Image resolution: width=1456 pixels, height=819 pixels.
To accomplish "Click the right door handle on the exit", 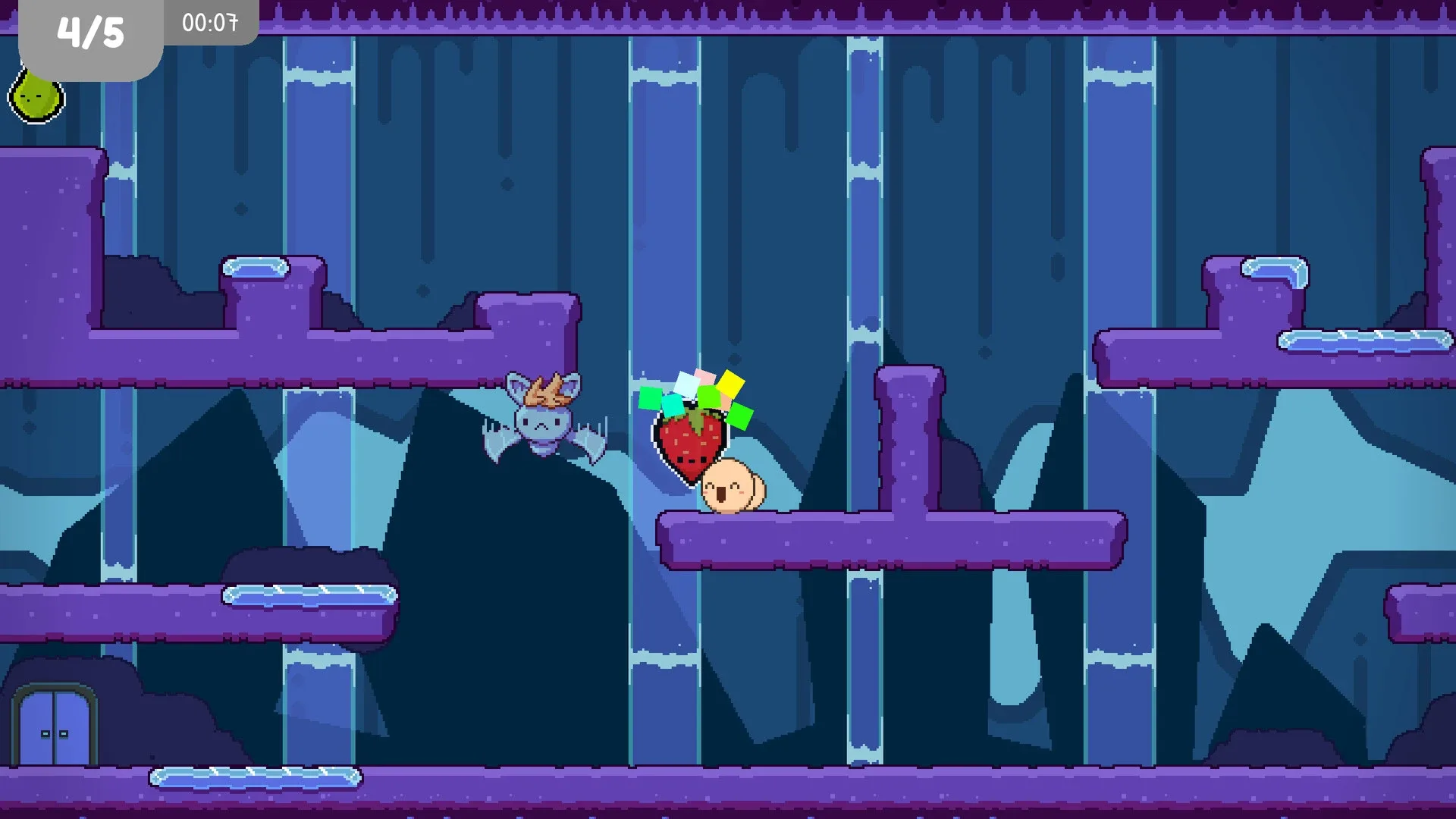I will point(64,733).
